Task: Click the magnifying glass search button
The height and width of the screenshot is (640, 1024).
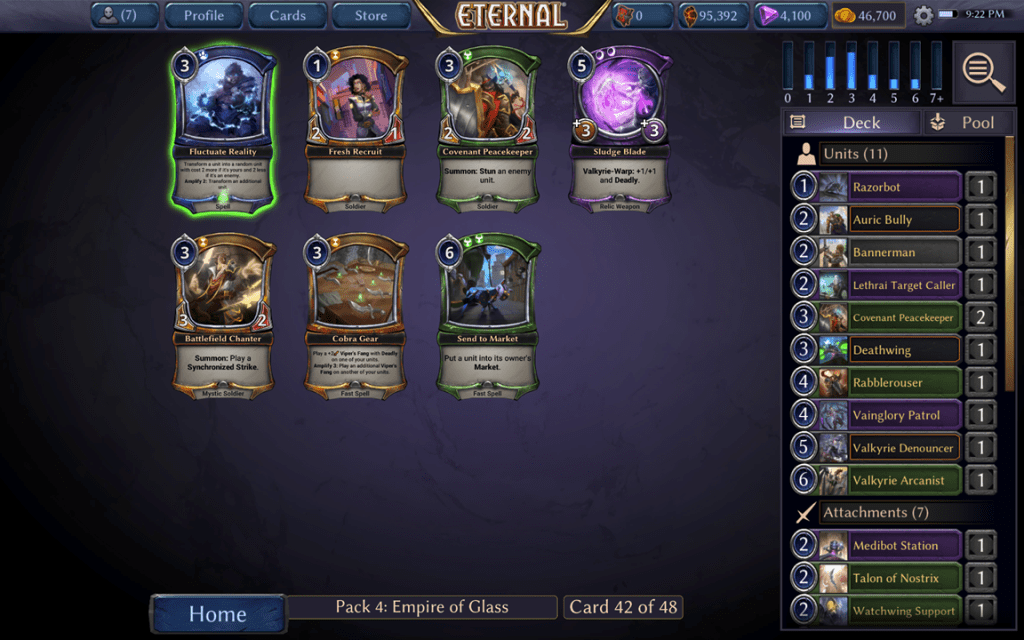Action: click(x=984, y=72)
